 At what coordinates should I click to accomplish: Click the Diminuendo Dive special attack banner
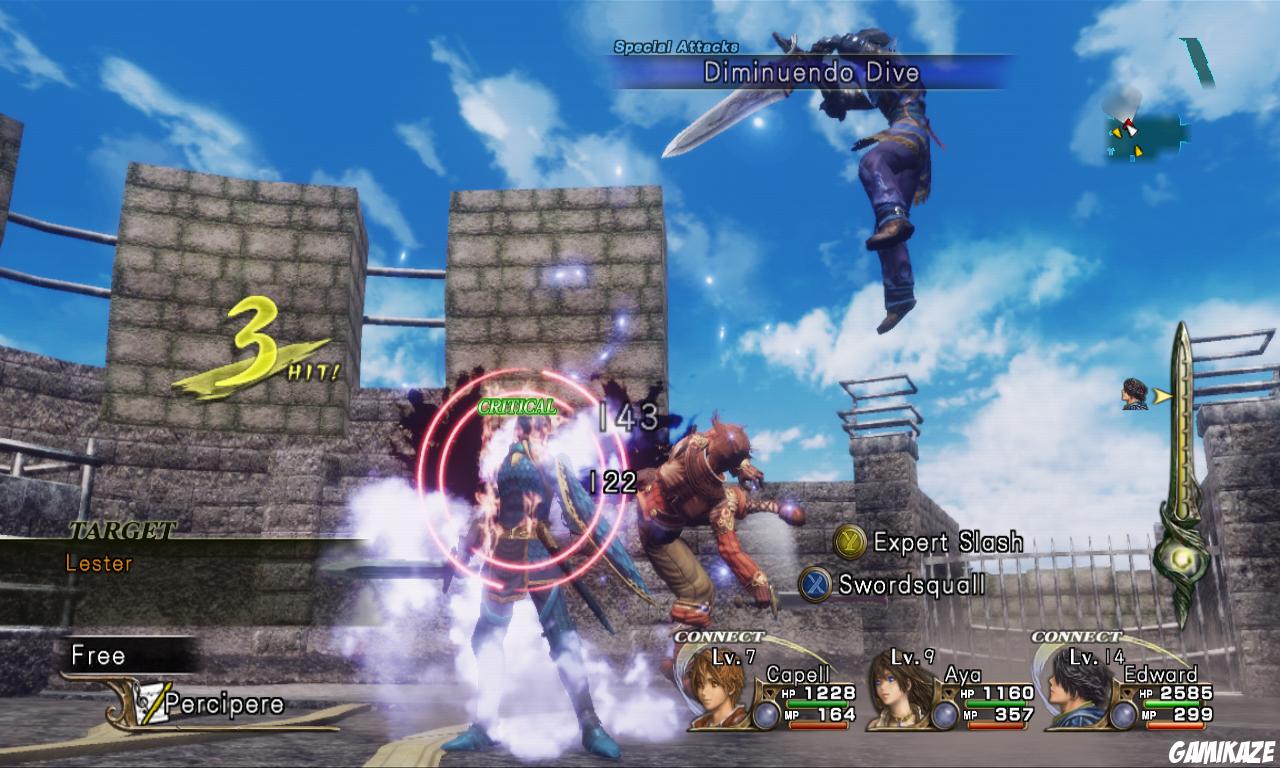pos(810,72)
